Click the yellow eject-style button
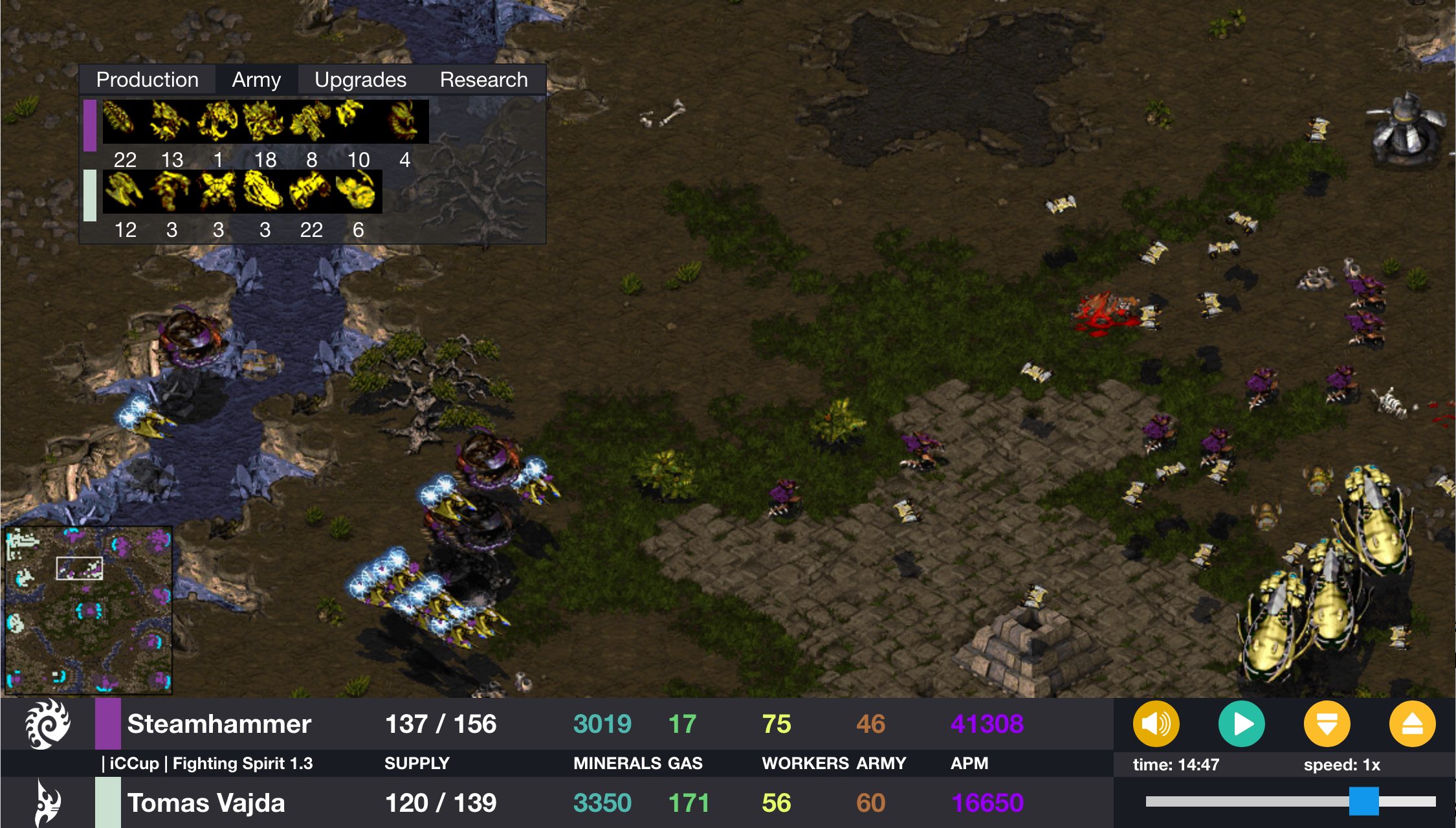 1412,724
